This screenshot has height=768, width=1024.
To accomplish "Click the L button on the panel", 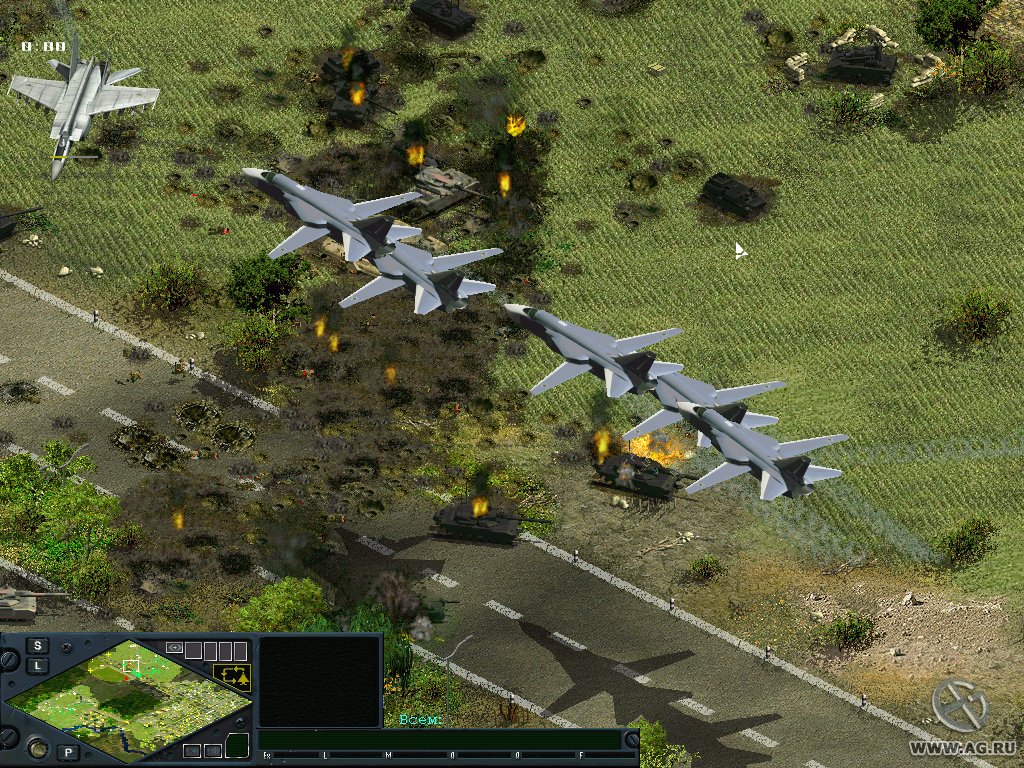I will tap(38, 665).
